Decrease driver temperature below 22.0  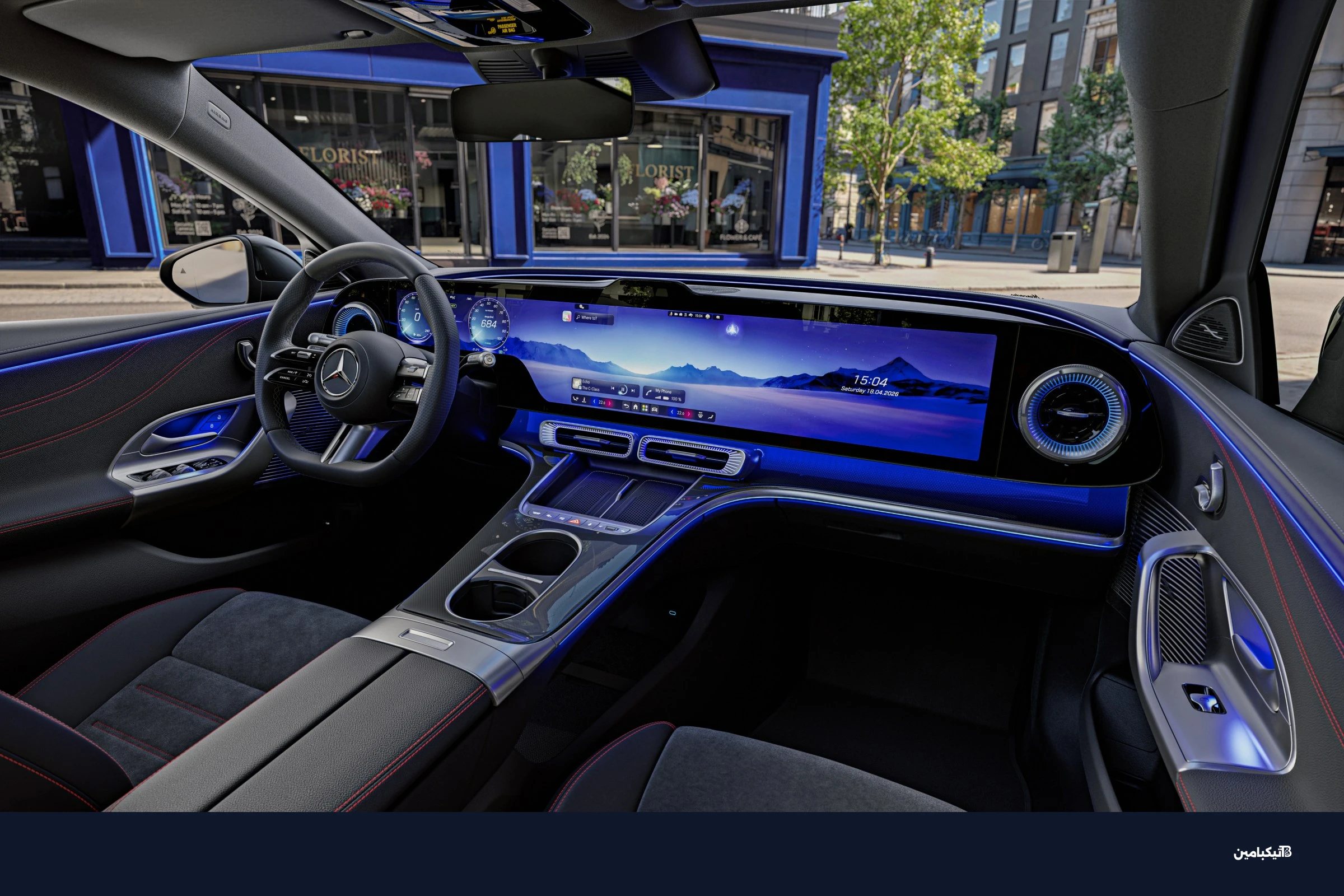coord(594,401)
